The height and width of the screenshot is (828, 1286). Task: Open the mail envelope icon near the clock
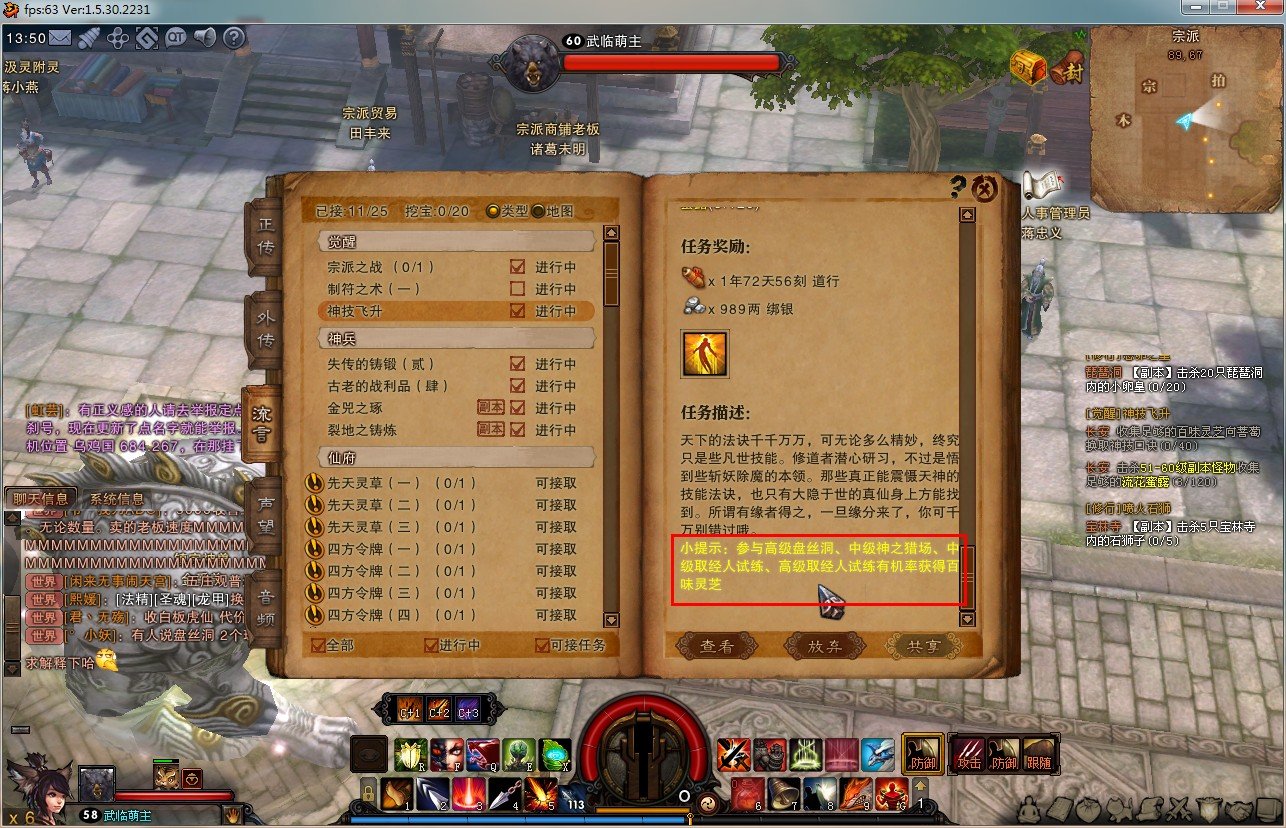pyautogui.click(x=62, y=38)
